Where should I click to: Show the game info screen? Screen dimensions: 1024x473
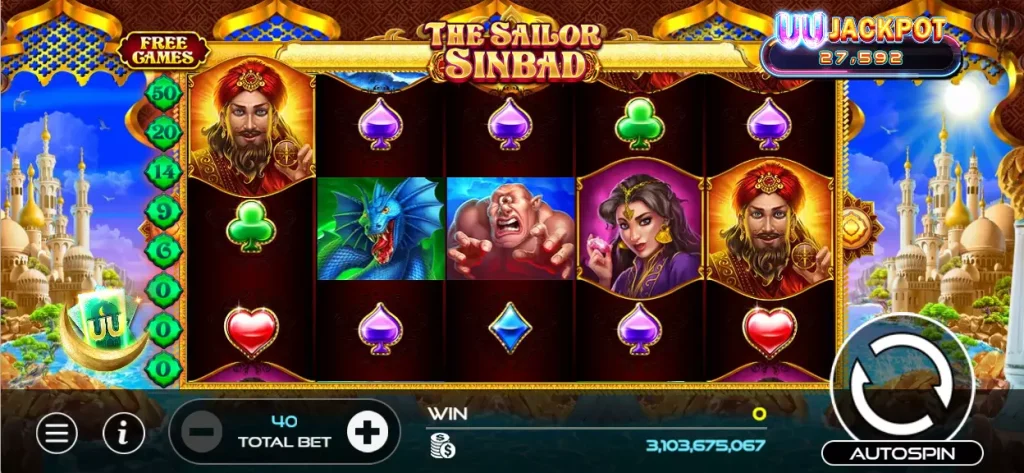pyautogui.click(x=123, y=432)
